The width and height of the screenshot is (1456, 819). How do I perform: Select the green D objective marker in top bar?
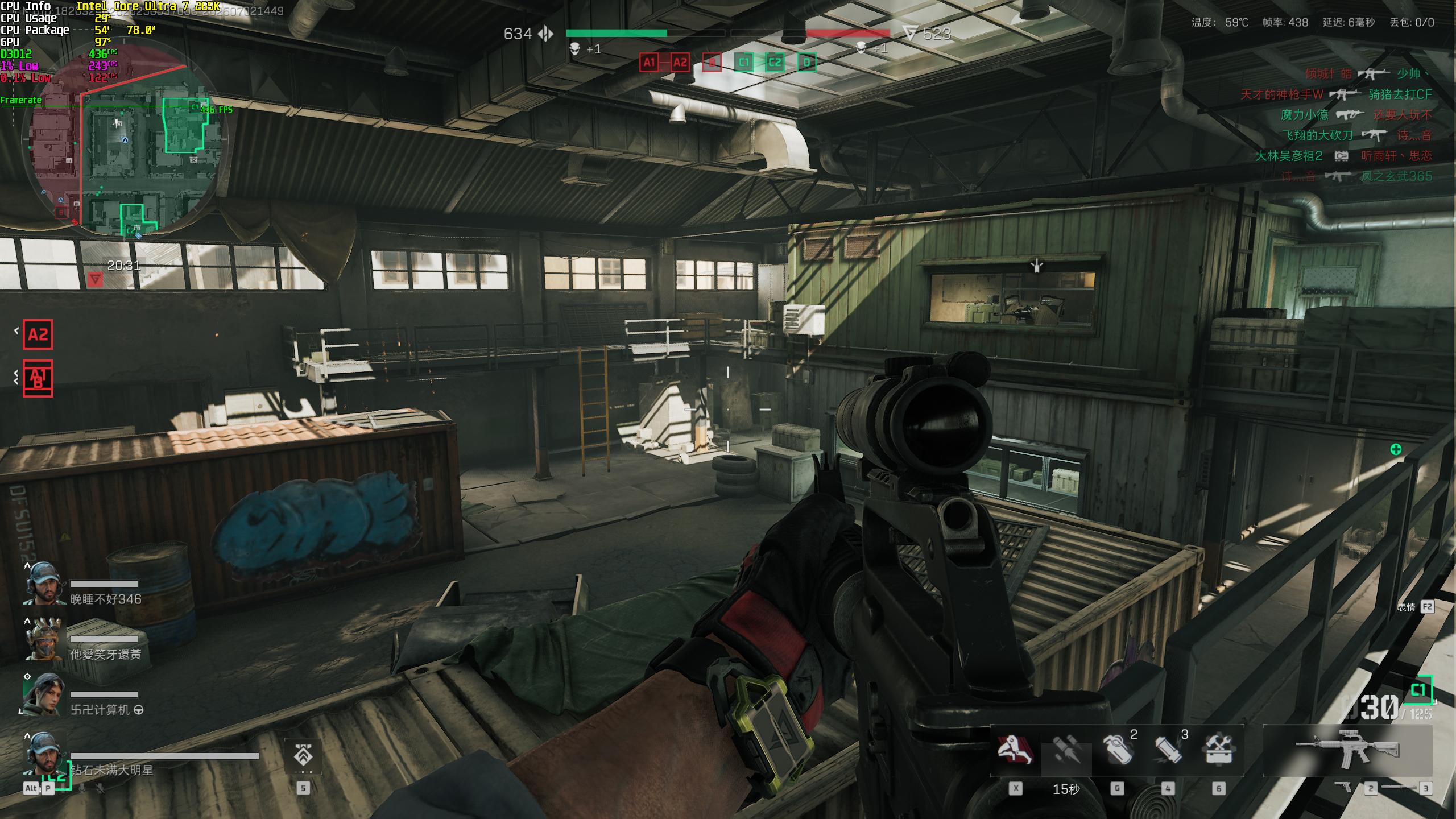(x=806, y=63)
